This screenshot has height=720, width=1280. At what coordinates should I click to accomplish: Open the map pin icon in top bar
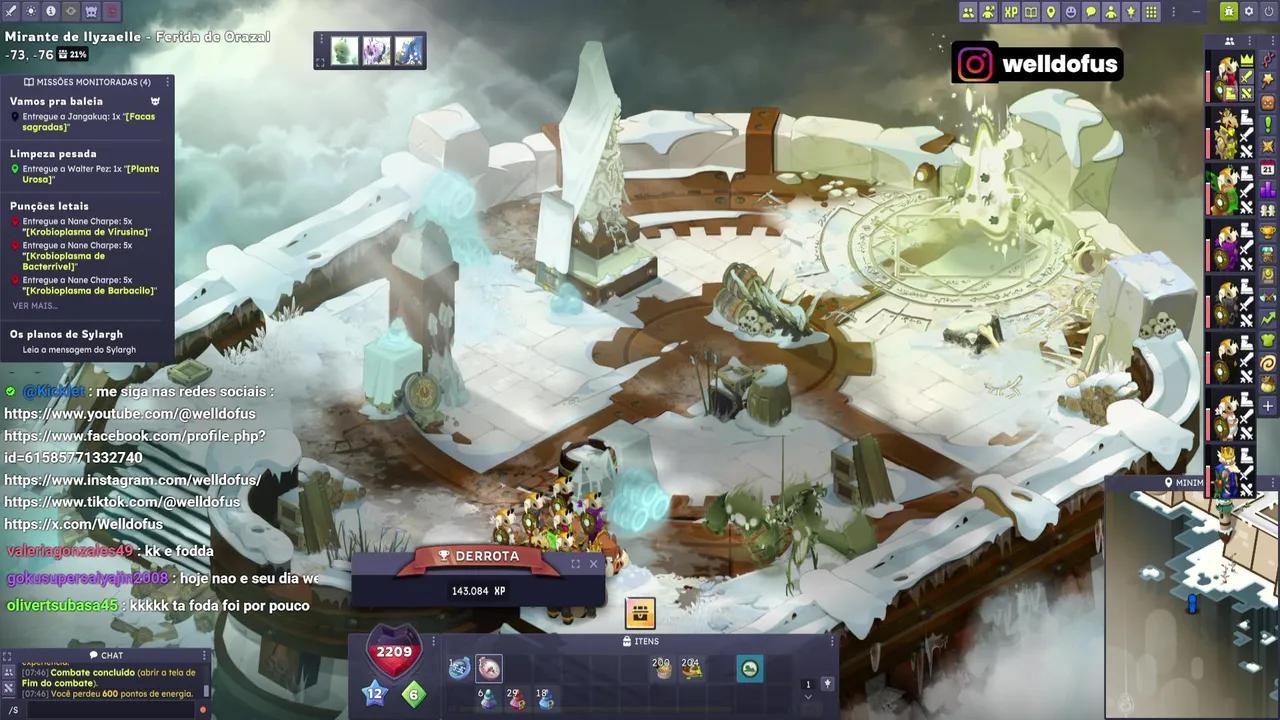click(1050, 12)
